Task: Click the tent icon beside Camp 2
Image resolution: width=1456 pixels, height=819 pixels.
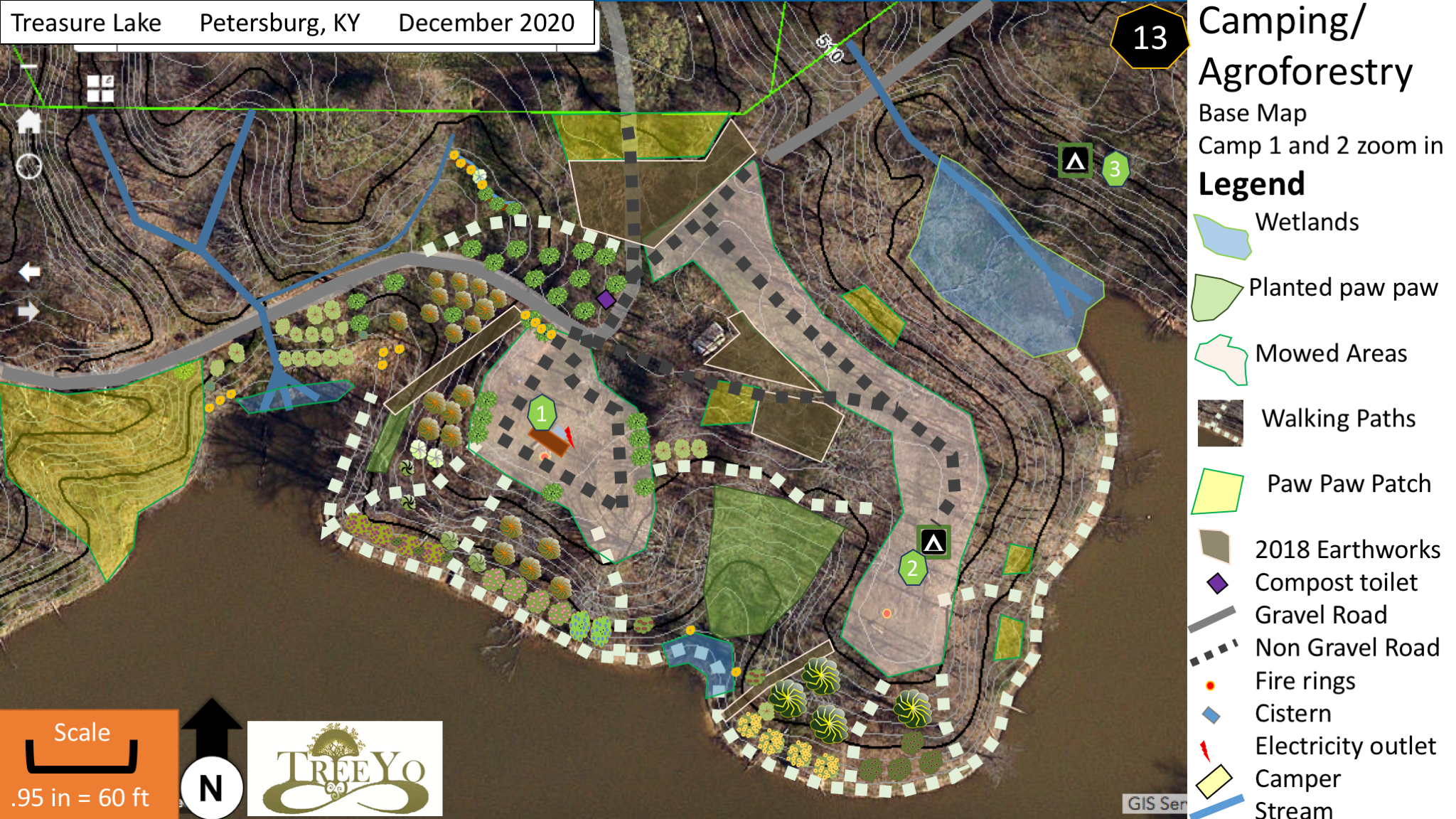Action: pyautogui.click(x=933, y=542)
